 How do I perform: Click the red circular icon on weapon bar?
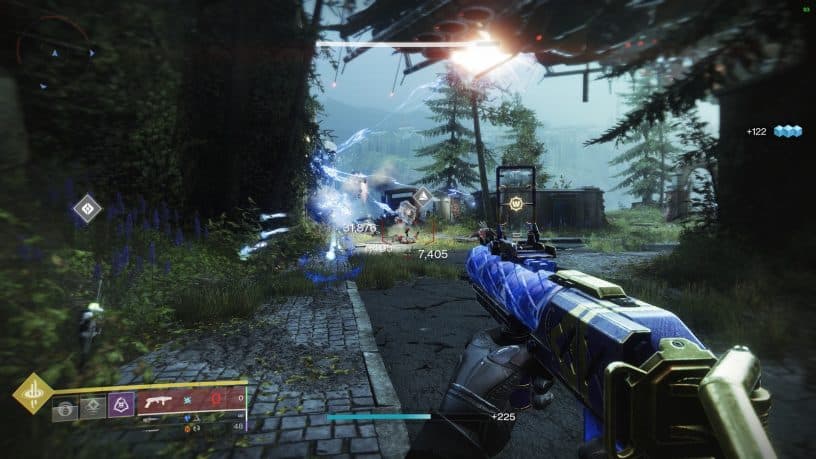[217, 401]
